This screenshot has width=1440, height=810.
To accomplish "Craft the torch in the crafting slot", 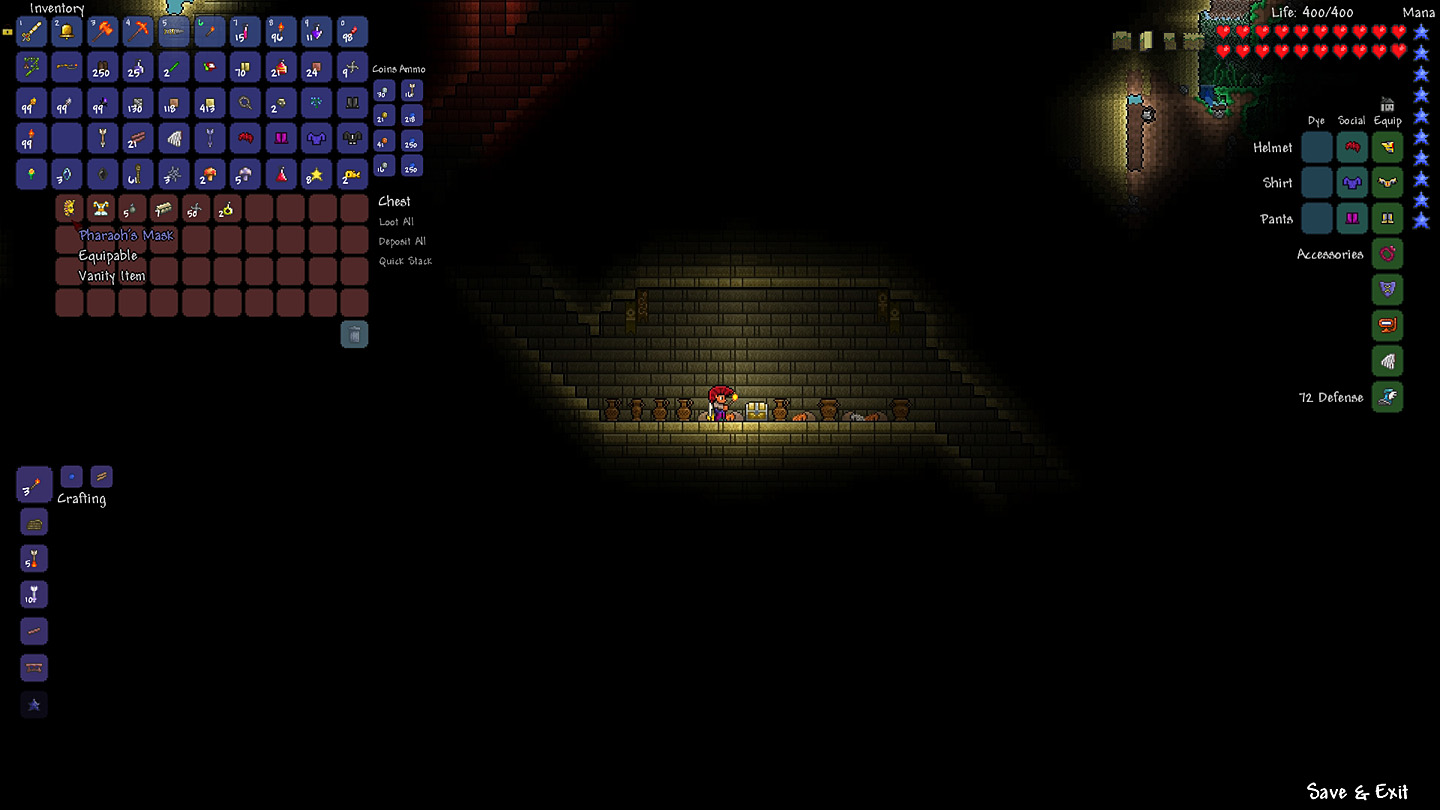I will [x=34, y=486].
